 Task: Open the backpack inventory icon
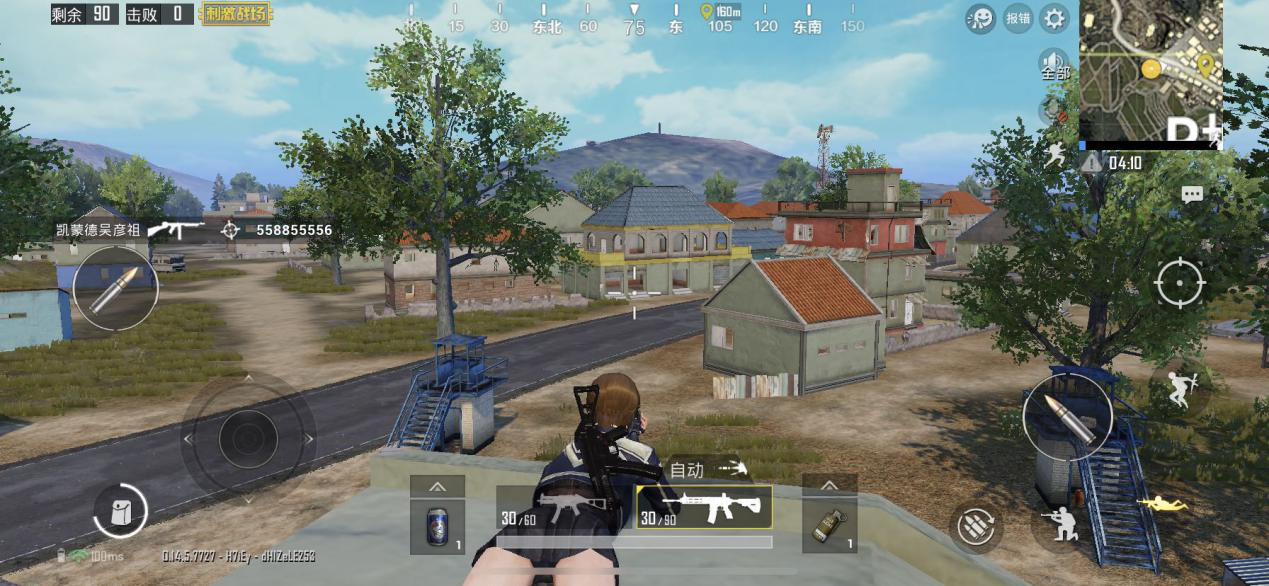pos(120,511)
